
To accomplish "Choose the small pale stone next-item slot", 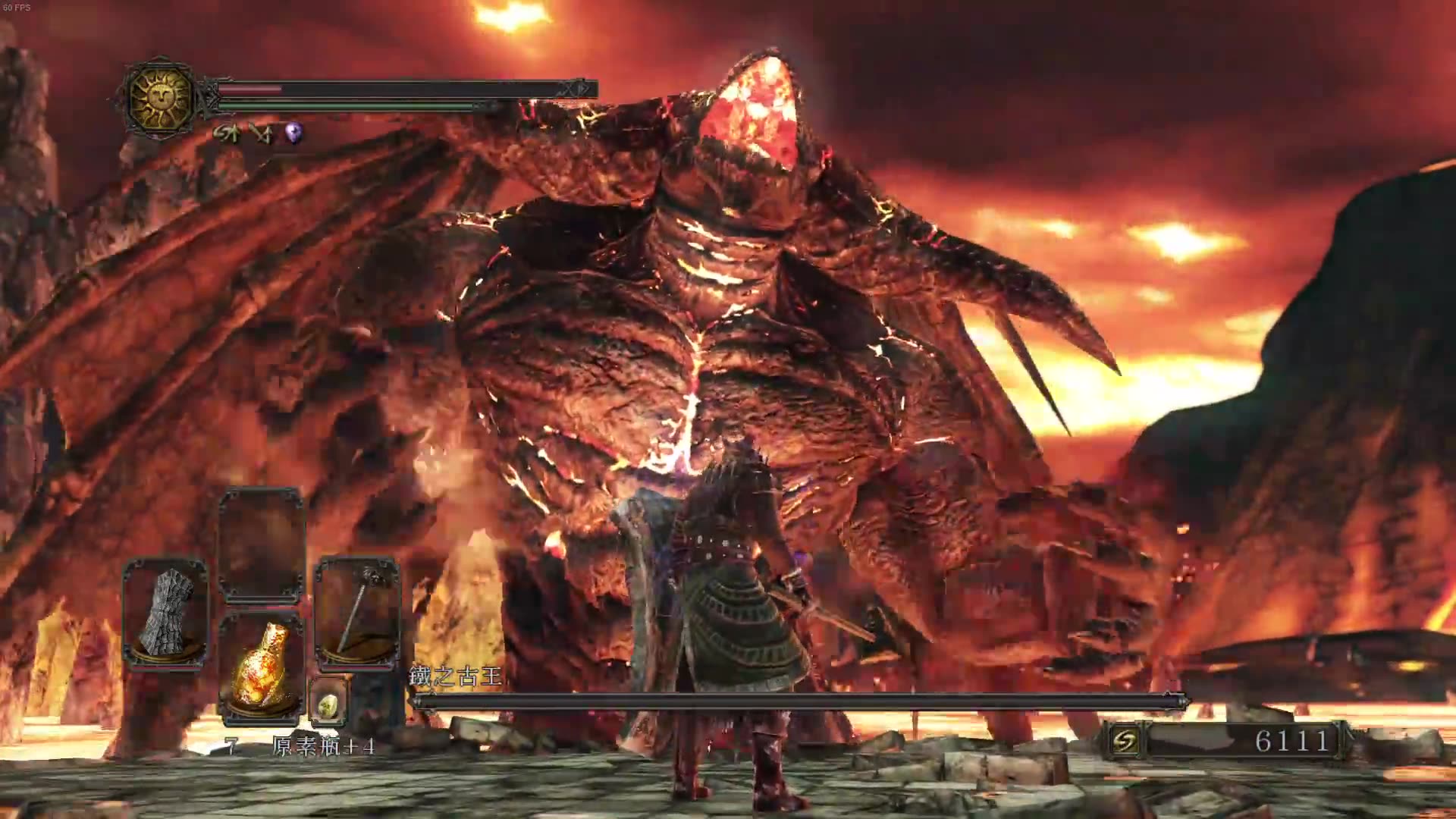I will pyautogui.click(x=328, y=704).
